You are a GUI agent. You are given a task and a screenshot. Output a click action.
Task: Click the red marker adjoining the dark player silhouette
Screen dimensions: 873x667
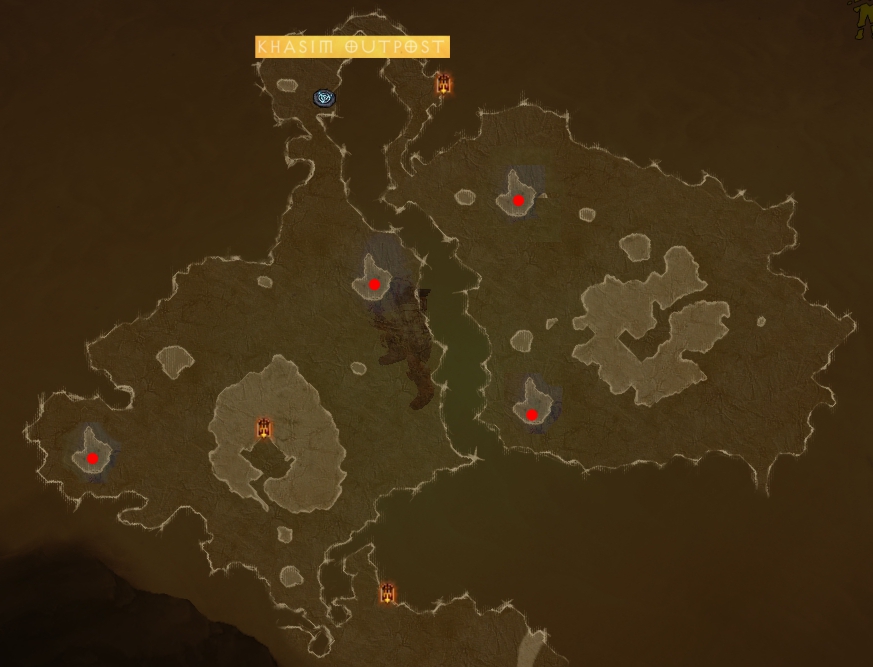pyautogui.click(x=374, y=285)
